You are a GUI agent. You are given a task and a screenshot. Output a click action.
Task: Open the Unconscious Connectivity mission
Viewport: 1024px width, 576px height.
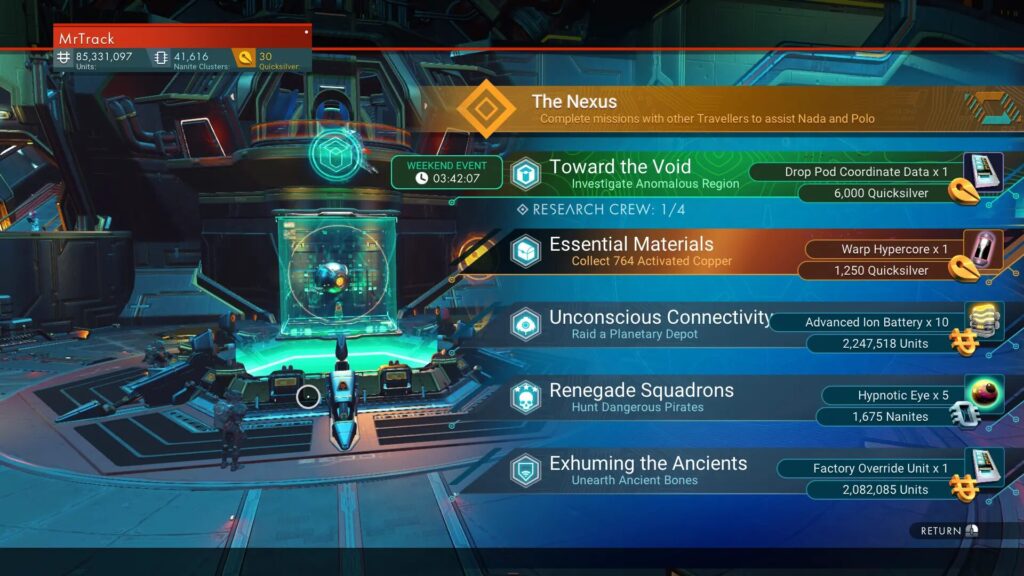tap(659, 324)
